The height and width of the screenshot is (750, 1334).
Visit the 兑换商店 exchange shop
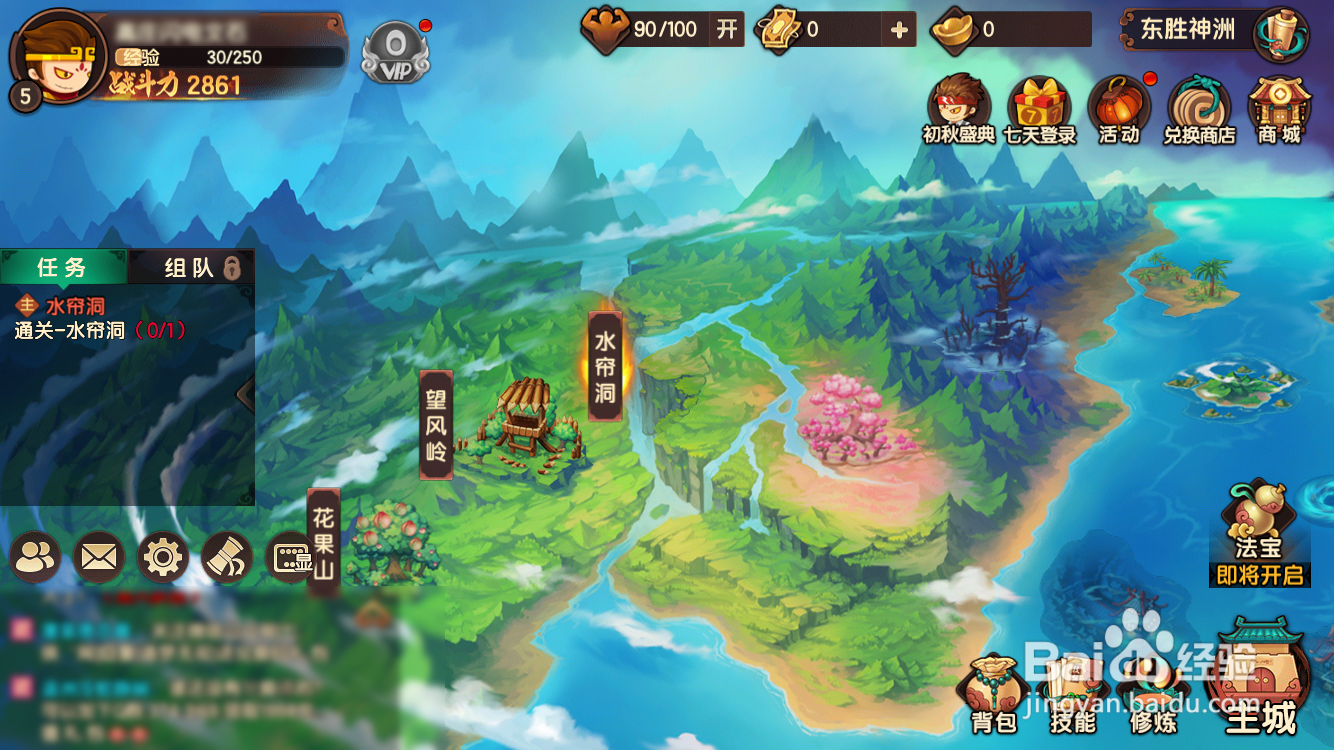pyautogui.click(x=1199, y=109)
